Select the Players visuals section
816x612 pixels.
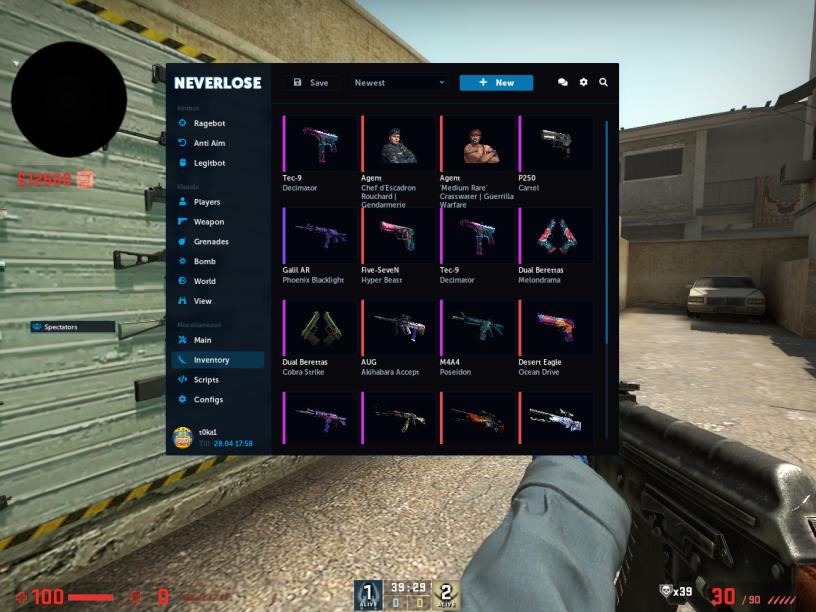pos(207,202)
